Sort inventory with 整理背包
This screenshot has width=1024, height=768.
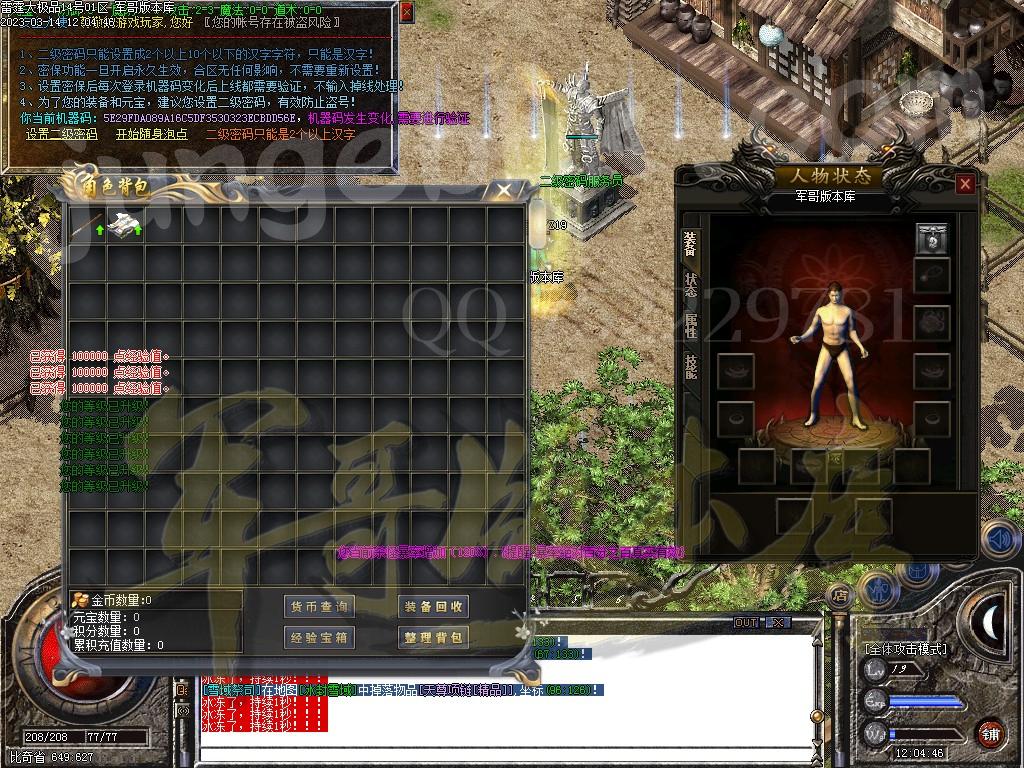point(433,637)
